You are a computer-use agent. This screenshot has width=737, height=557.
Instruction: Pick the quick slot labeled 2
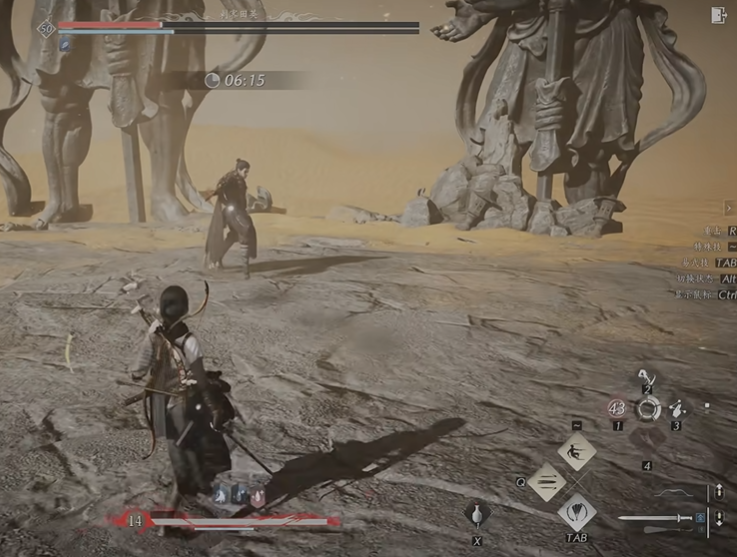click(647, 378)
